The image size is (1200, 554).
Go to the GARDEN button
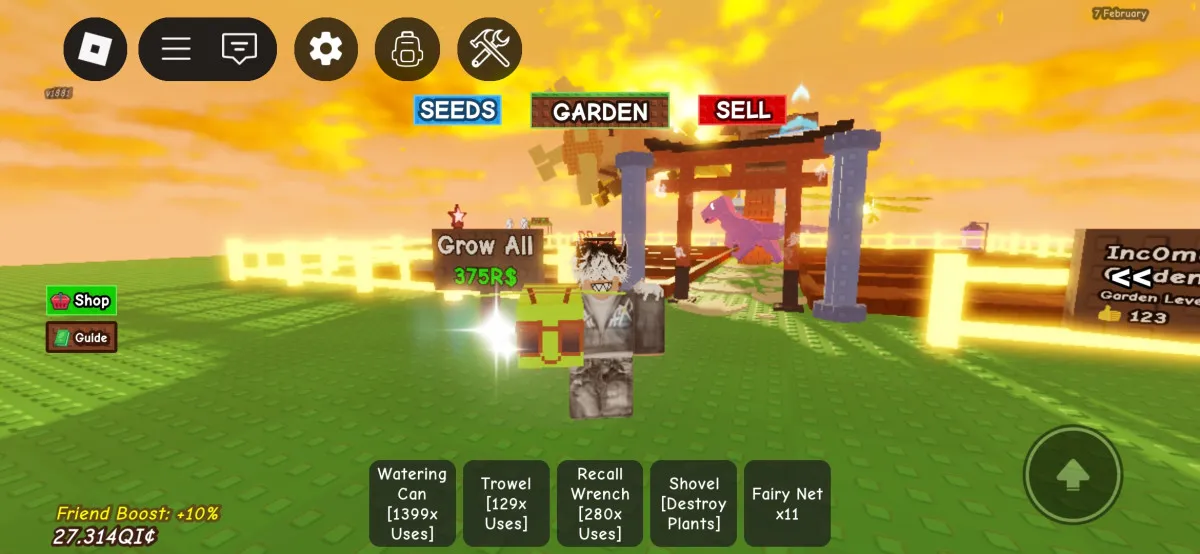(600, 111)
